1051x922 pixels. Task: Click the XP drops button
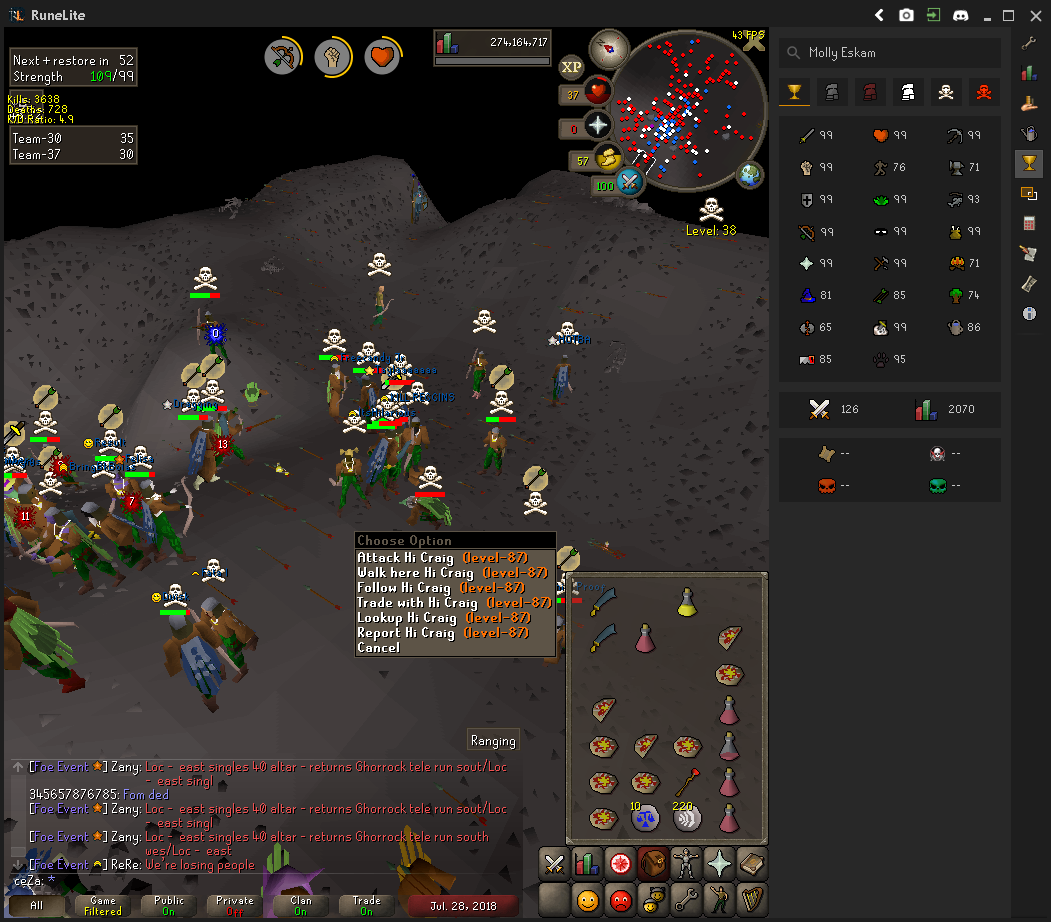coord(571,67)
